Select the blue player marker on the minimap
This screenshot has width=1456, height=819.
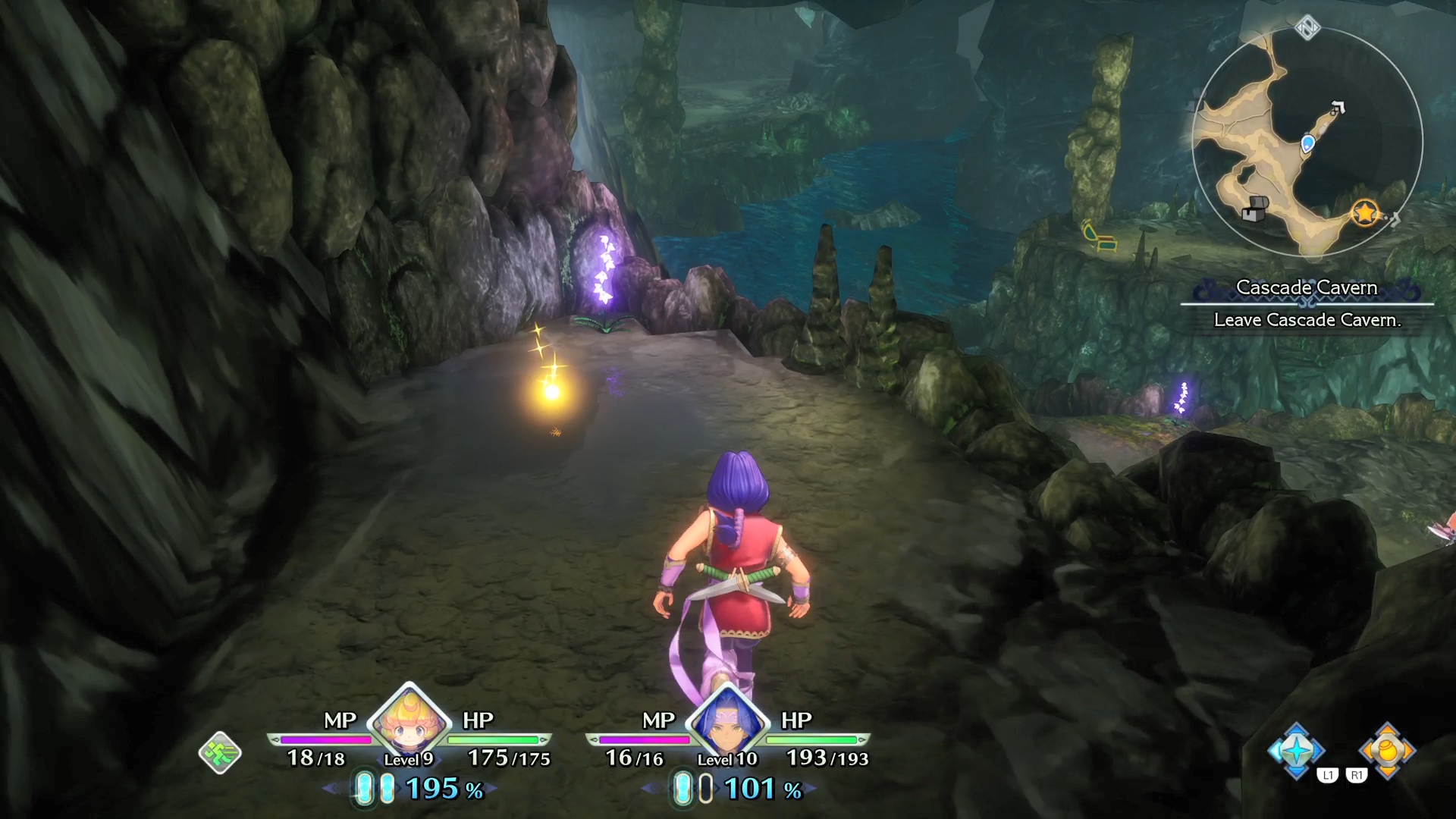[x=1307, y=143]
